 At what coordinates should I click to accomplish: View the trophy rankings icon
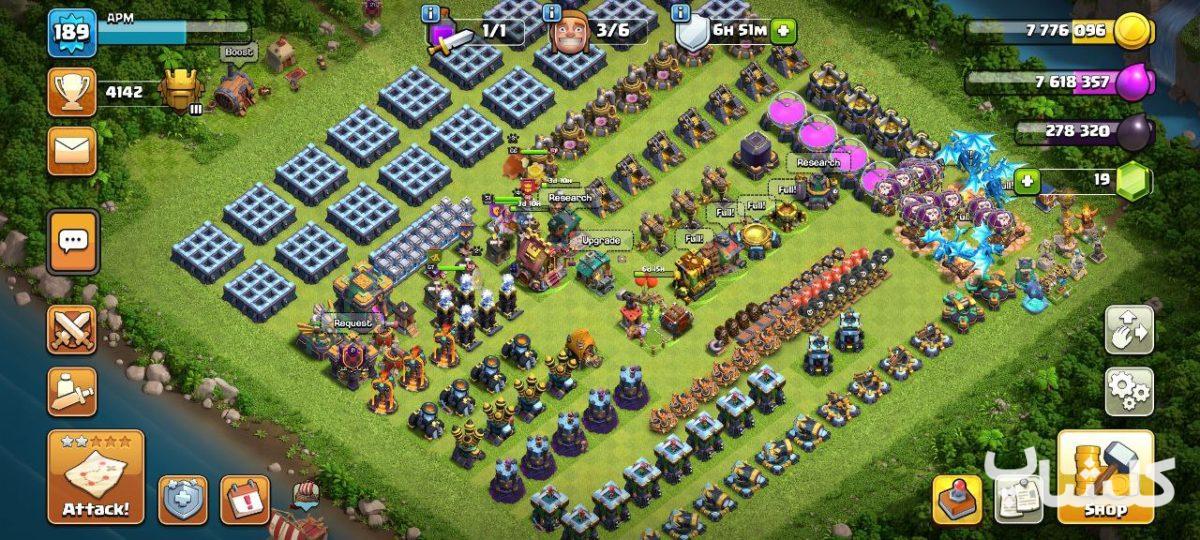(x=72, y=93)
